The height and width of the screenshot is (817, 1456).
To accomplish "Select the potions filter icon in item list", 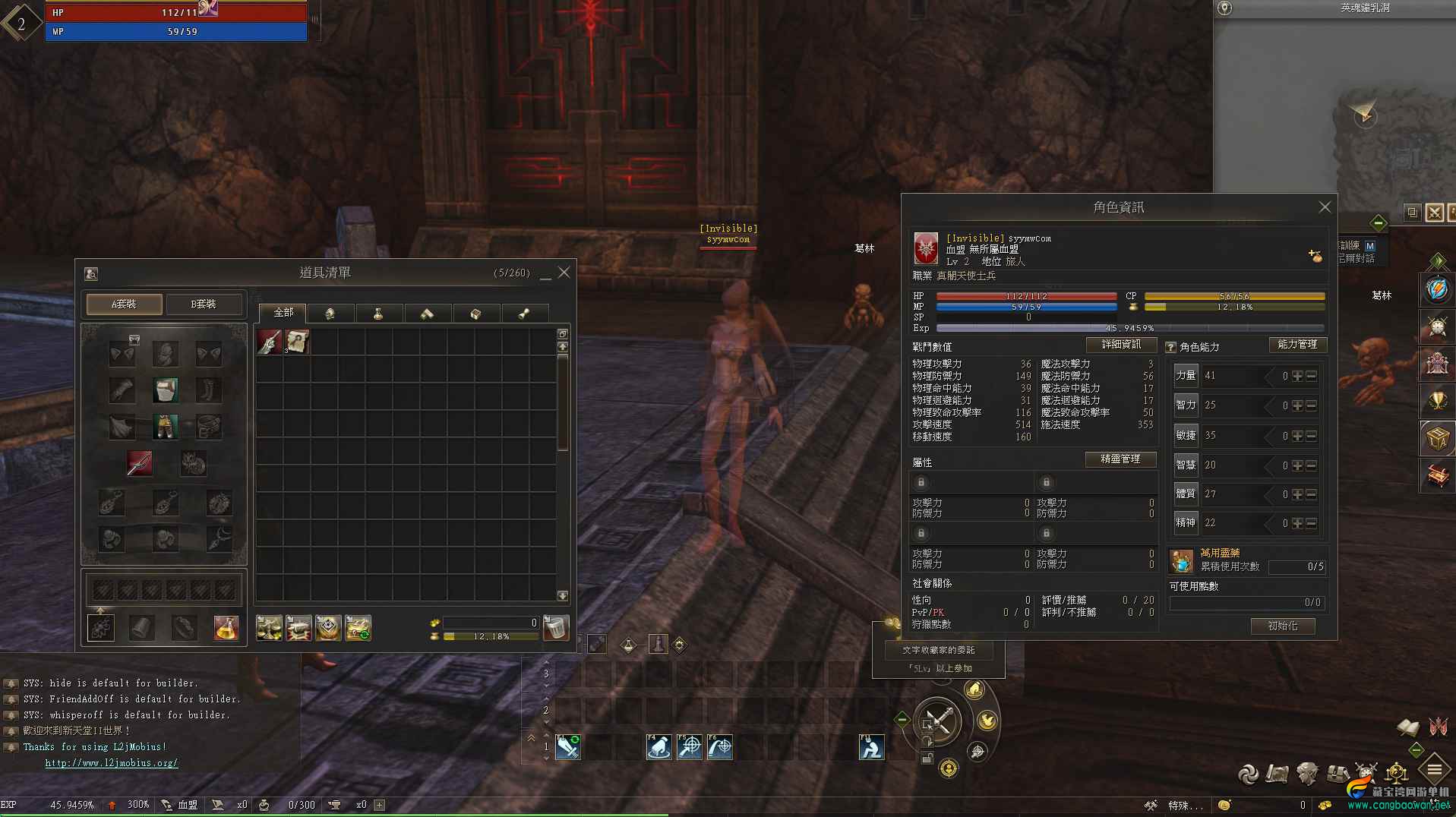I will coord(379,313).
